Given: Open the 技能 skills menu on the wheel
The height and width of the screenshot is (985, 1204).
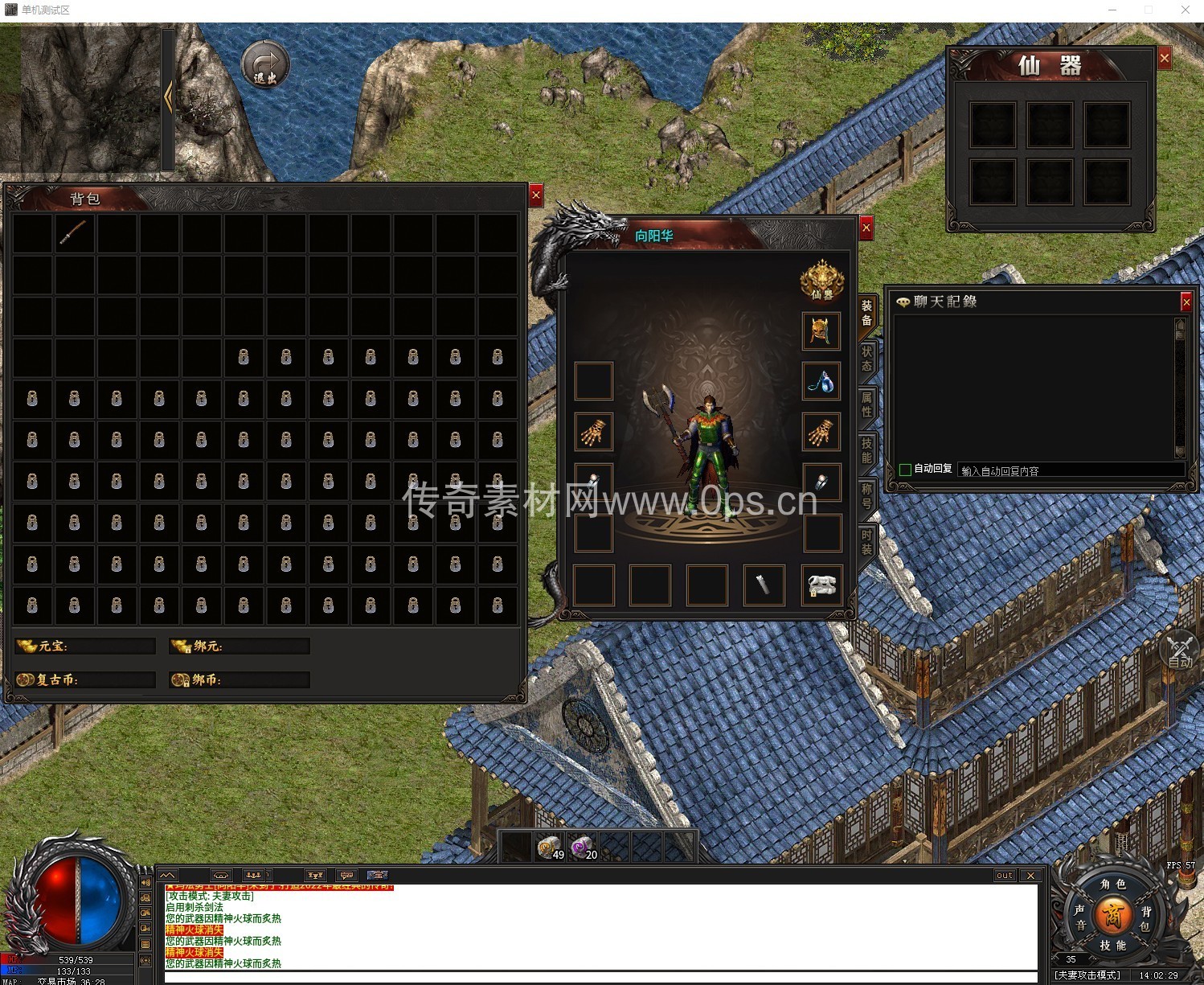Looking at the screenshot, I should (x=1113, y=946).
